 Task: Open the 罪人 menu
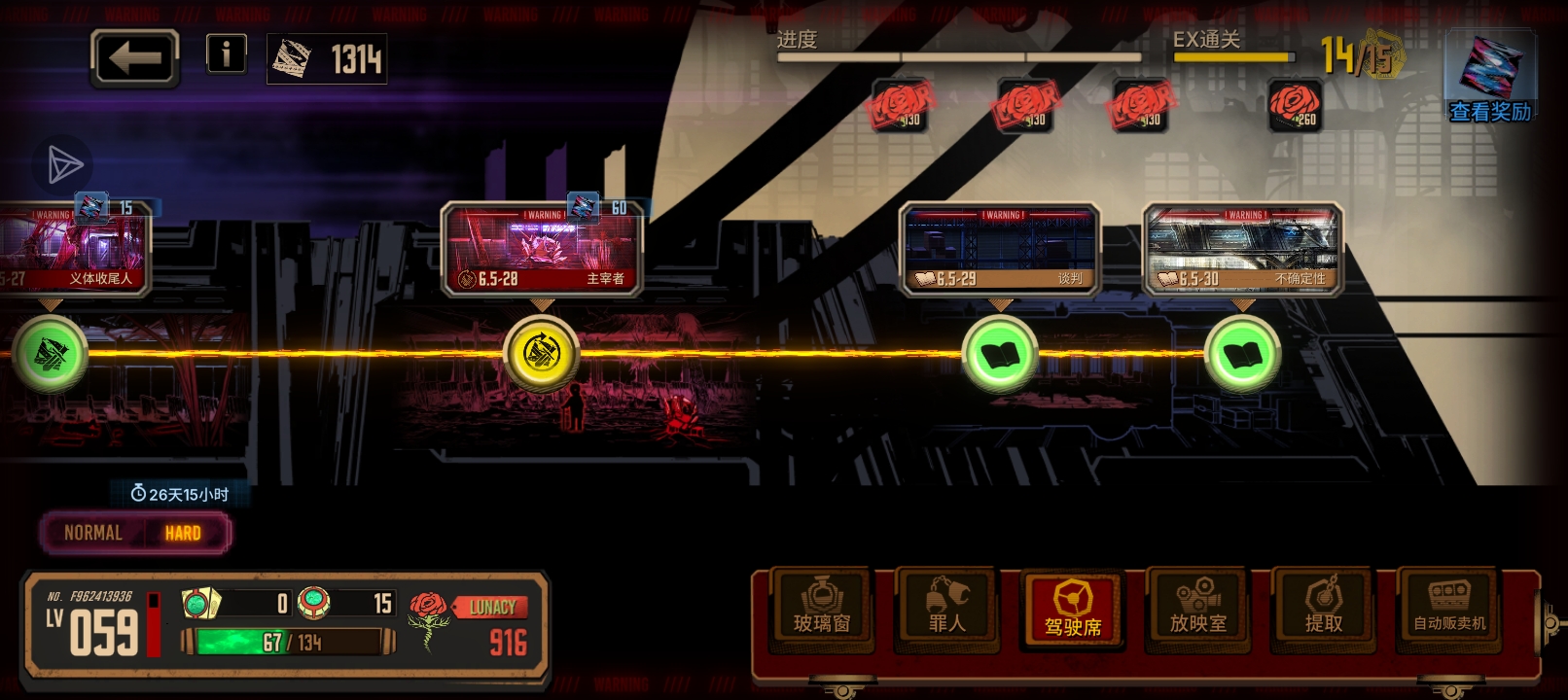(x=947, y=609)
